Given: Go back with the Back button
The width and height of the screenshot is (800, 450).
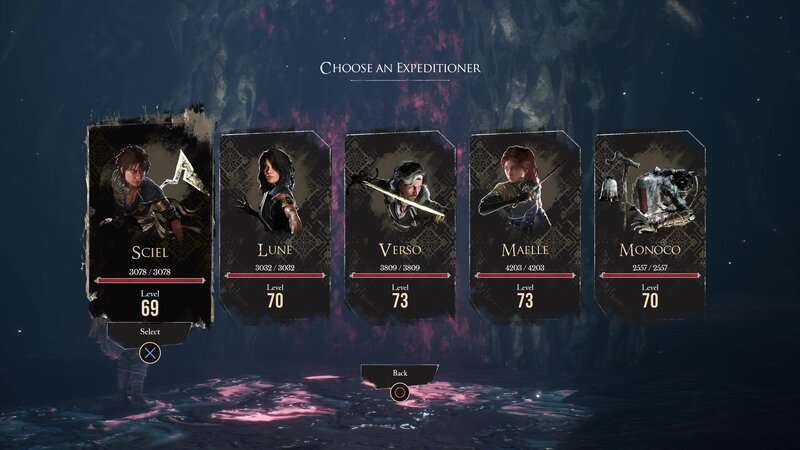Looking at the screenshot, I should point(400,374).
